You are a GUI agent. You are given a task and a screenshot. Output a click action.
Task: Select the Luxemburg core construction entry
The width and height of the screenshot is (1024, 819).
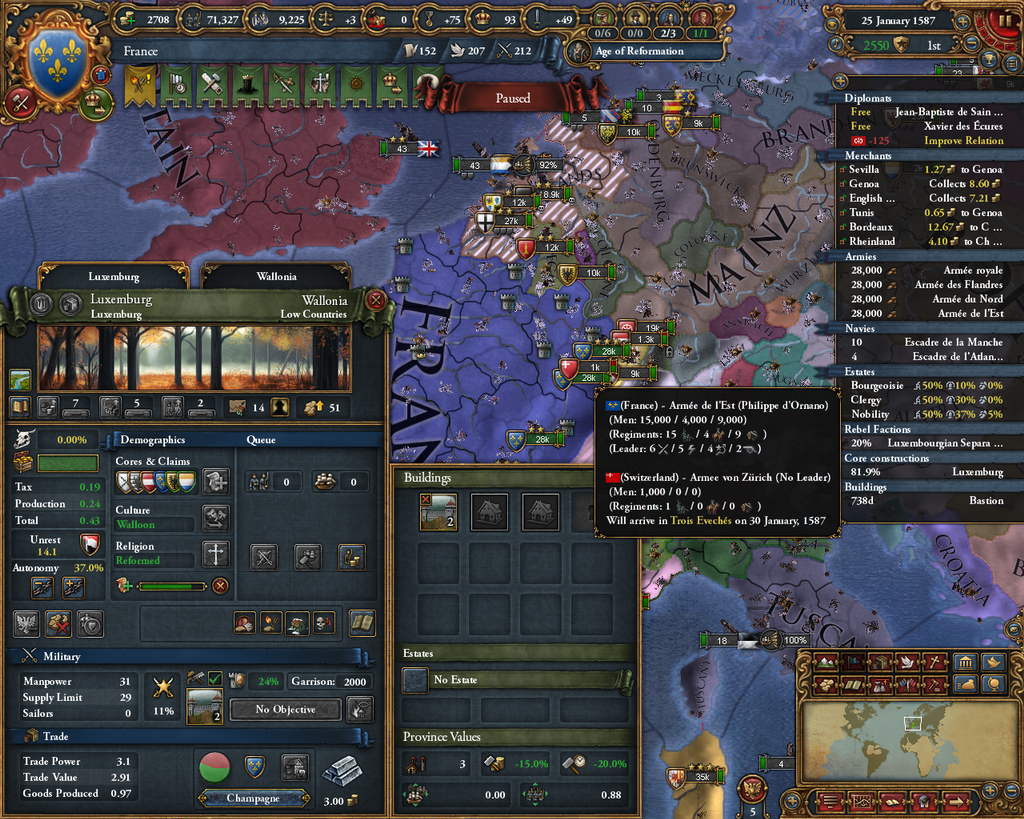point(924,471)
